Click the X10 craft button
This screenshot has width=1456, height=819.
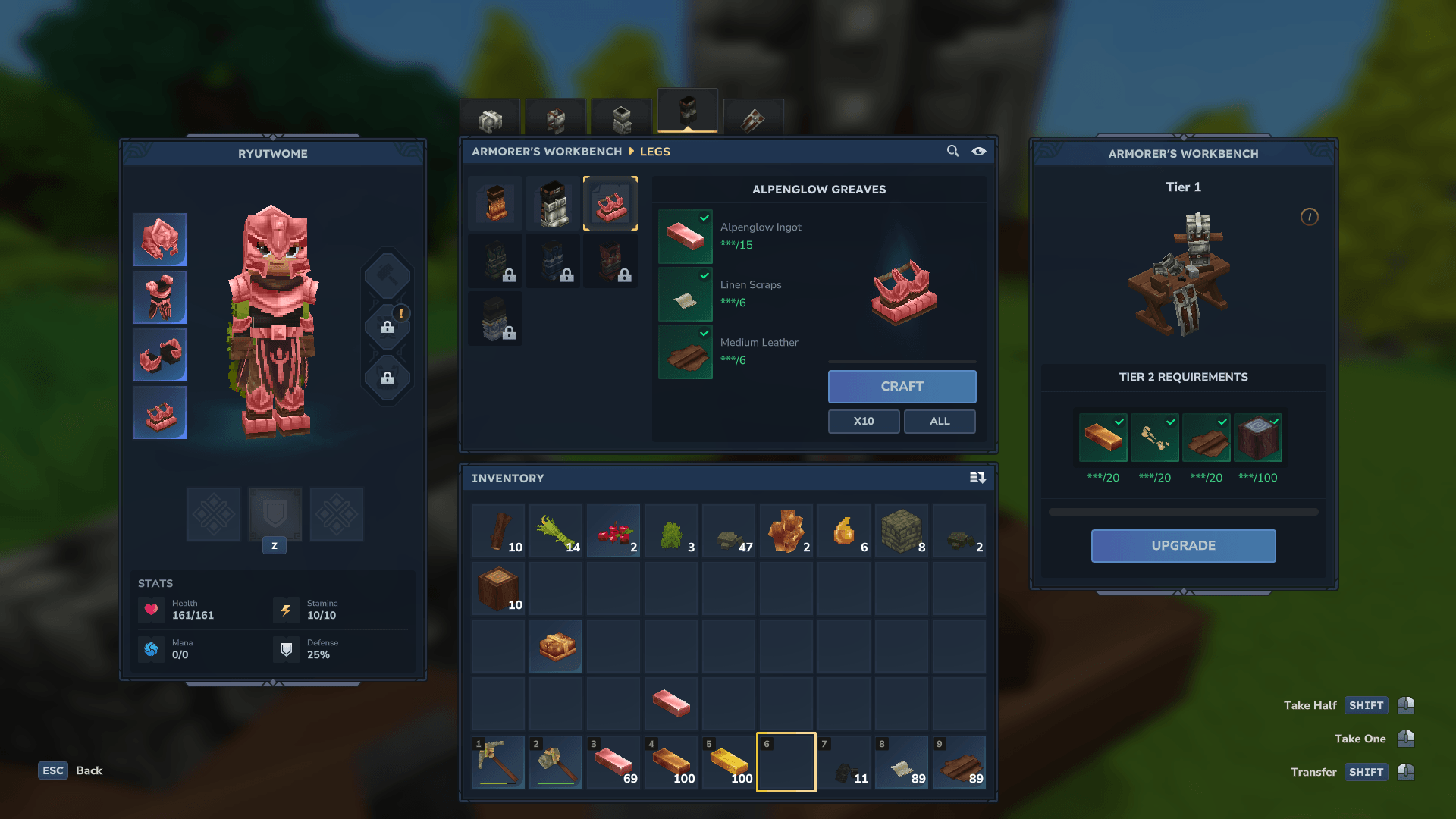(864, 422)
